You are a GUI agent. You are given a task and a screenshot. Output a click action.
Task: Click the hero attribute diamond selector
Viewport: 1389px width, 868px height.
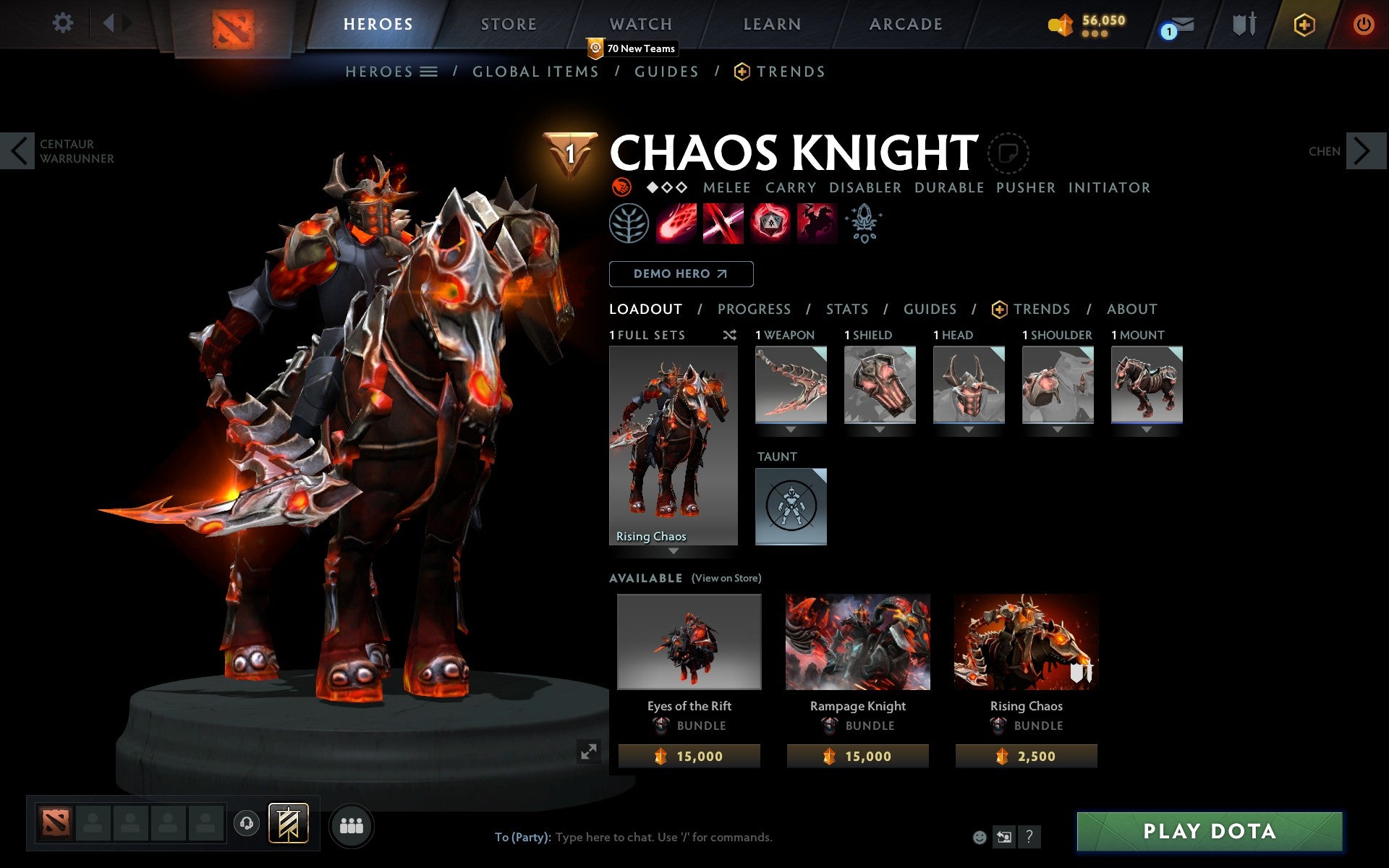click(x=666, y=187)
